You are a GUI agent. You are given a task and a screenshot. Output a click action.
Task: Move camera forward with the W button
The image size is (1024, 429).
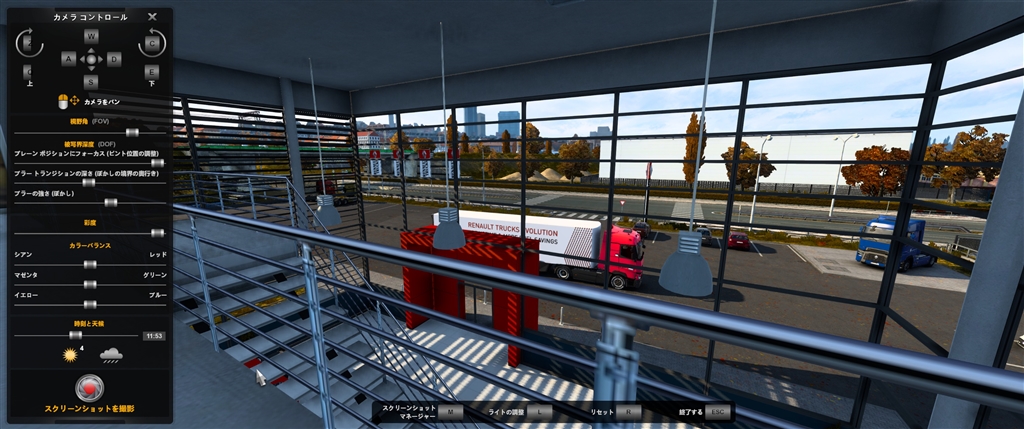pos(91,36)
